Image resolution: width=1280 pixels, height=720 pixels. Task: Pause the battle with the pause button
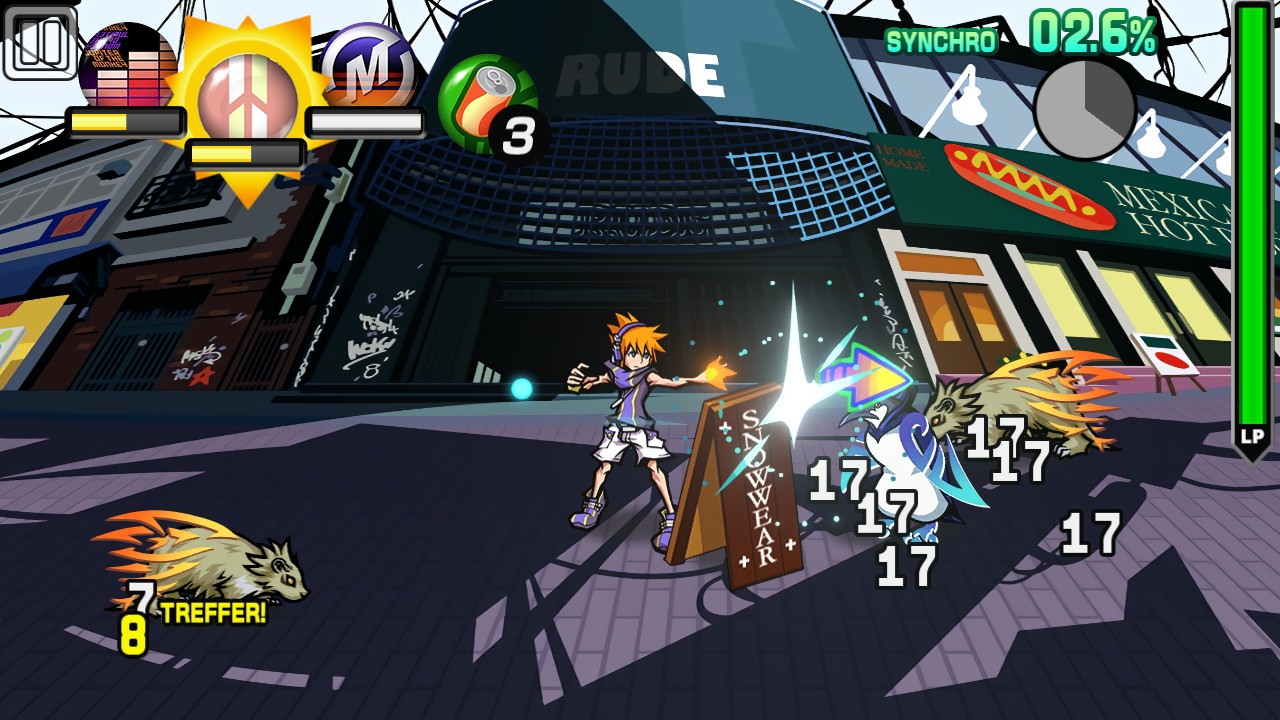coord(40,43)
